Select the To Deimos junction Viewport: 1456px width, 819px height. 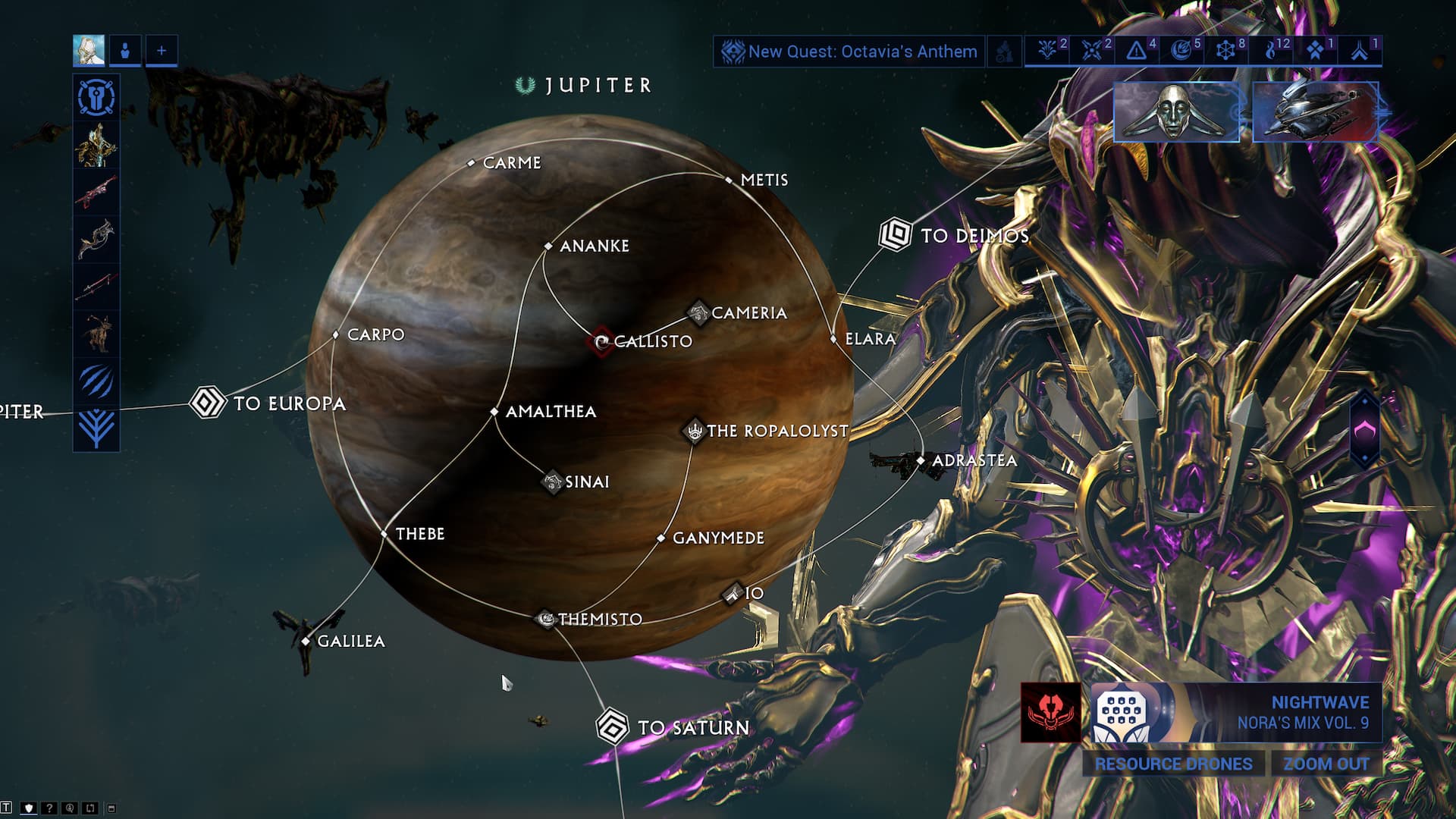895,234
